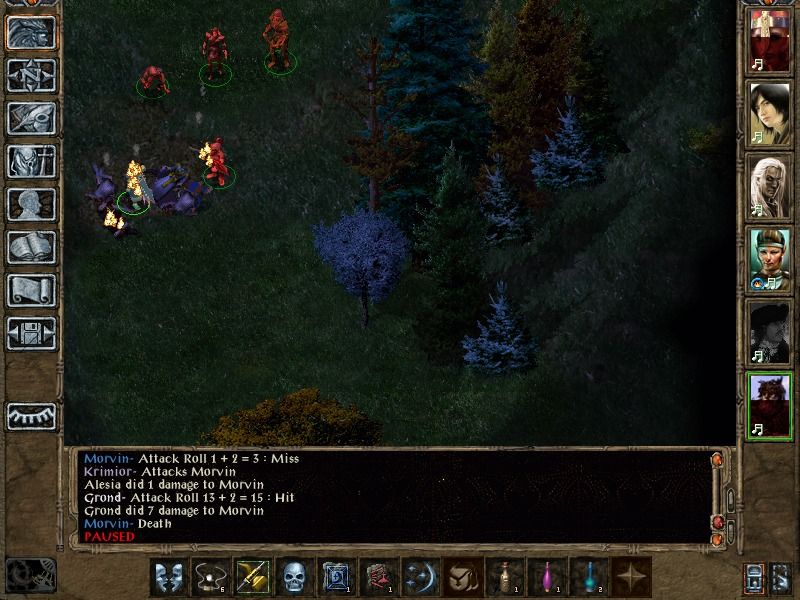Choose the skull ability icon
Screen dimensions: 800x600
pyautogui.click(x=294, y=577)
